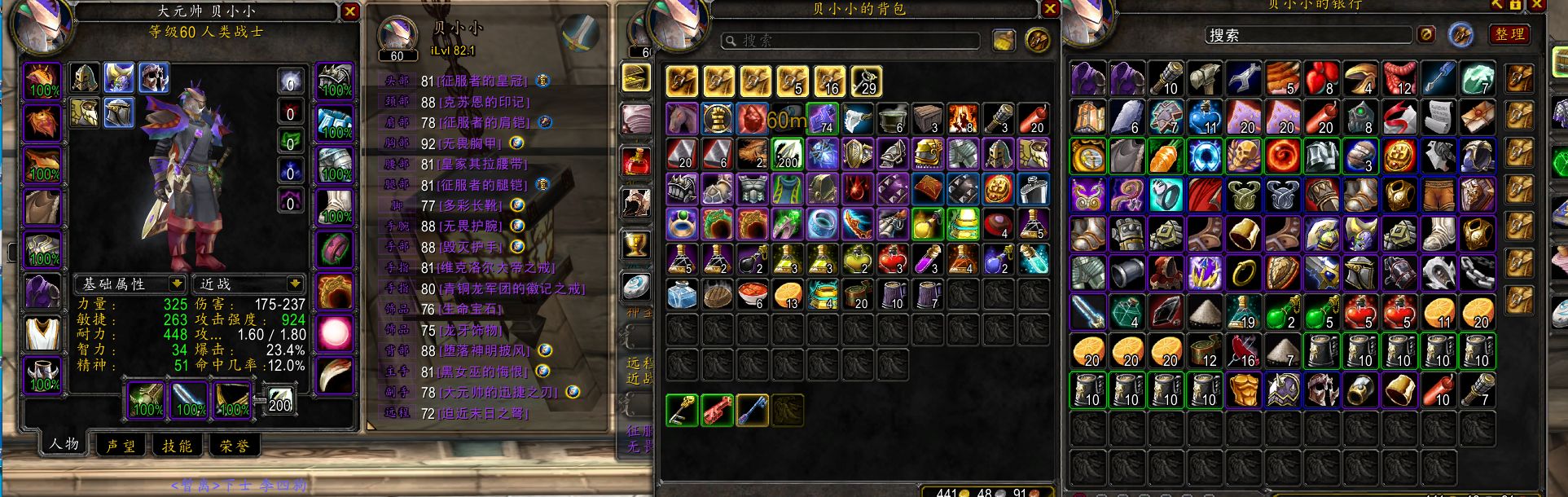The width and height of the screenshot is (1568, 497).
Task: Focus the backpack search field
Action: (x=851, y=41)
